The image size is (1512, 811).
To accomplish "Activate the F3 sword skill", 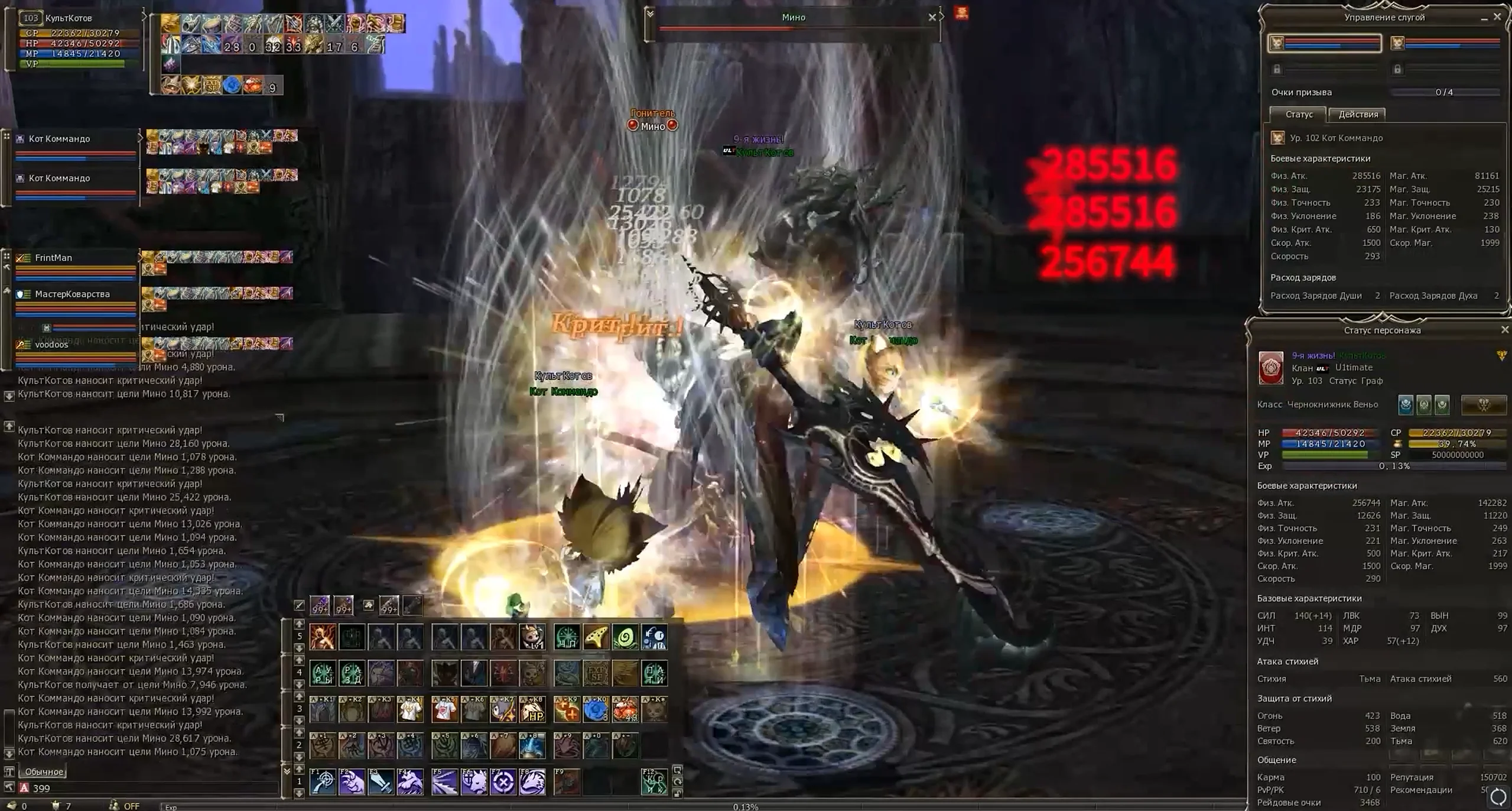I will (x=381, y=781).
